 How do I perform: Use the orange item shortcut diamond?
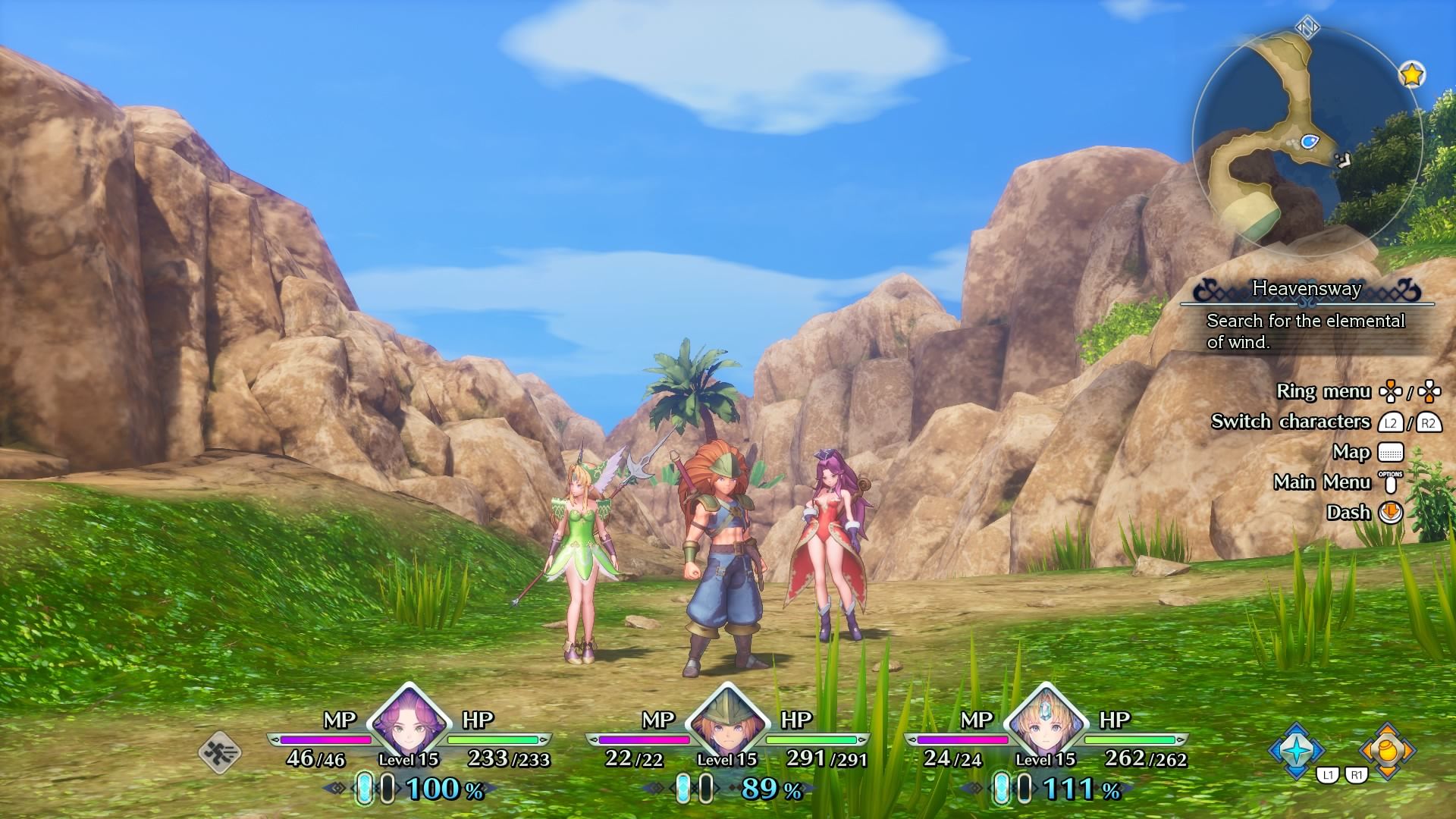click(1387, 751)
